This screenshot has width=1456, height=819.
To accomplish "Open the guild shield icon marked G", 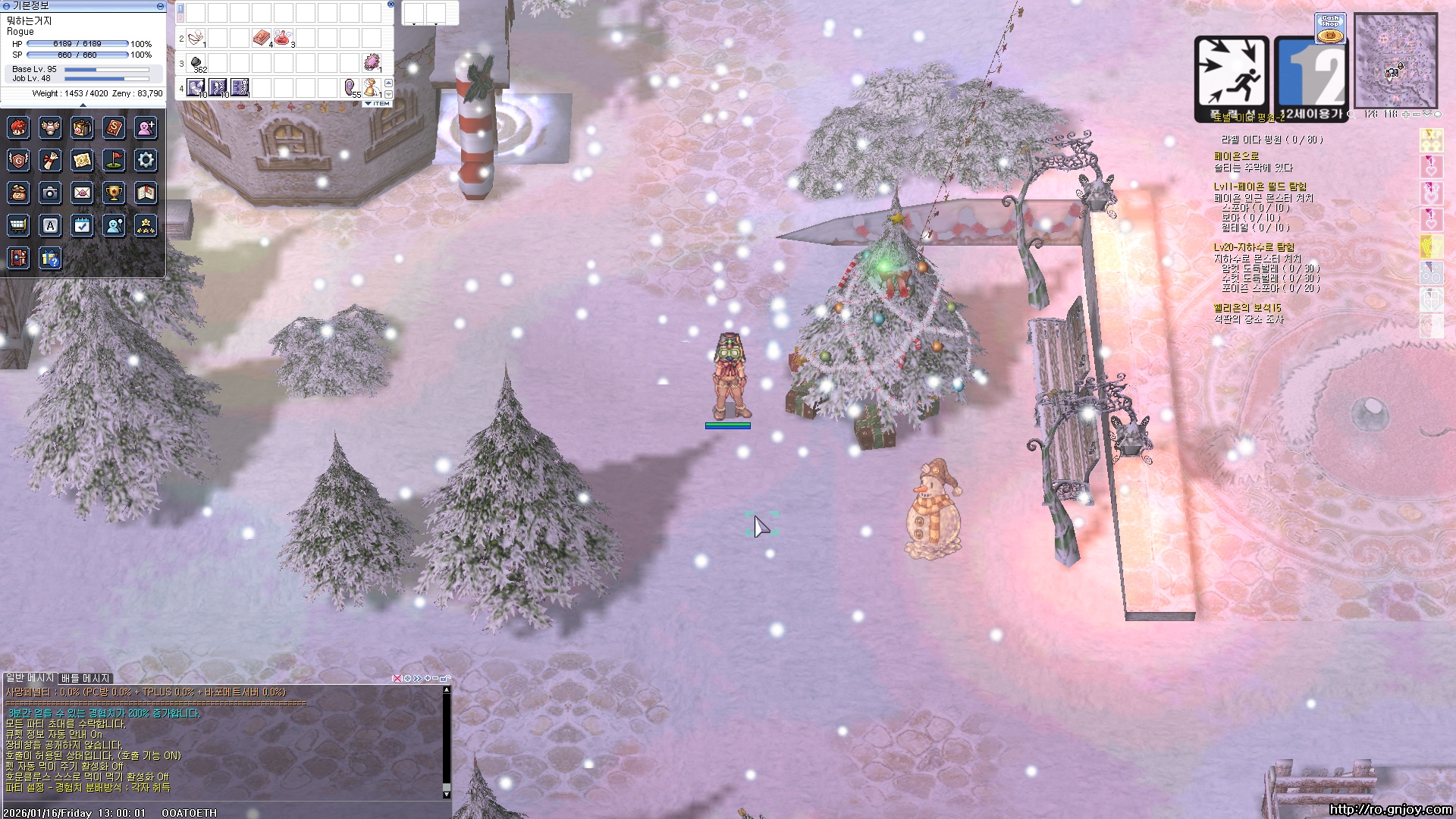I will (18, 160).
